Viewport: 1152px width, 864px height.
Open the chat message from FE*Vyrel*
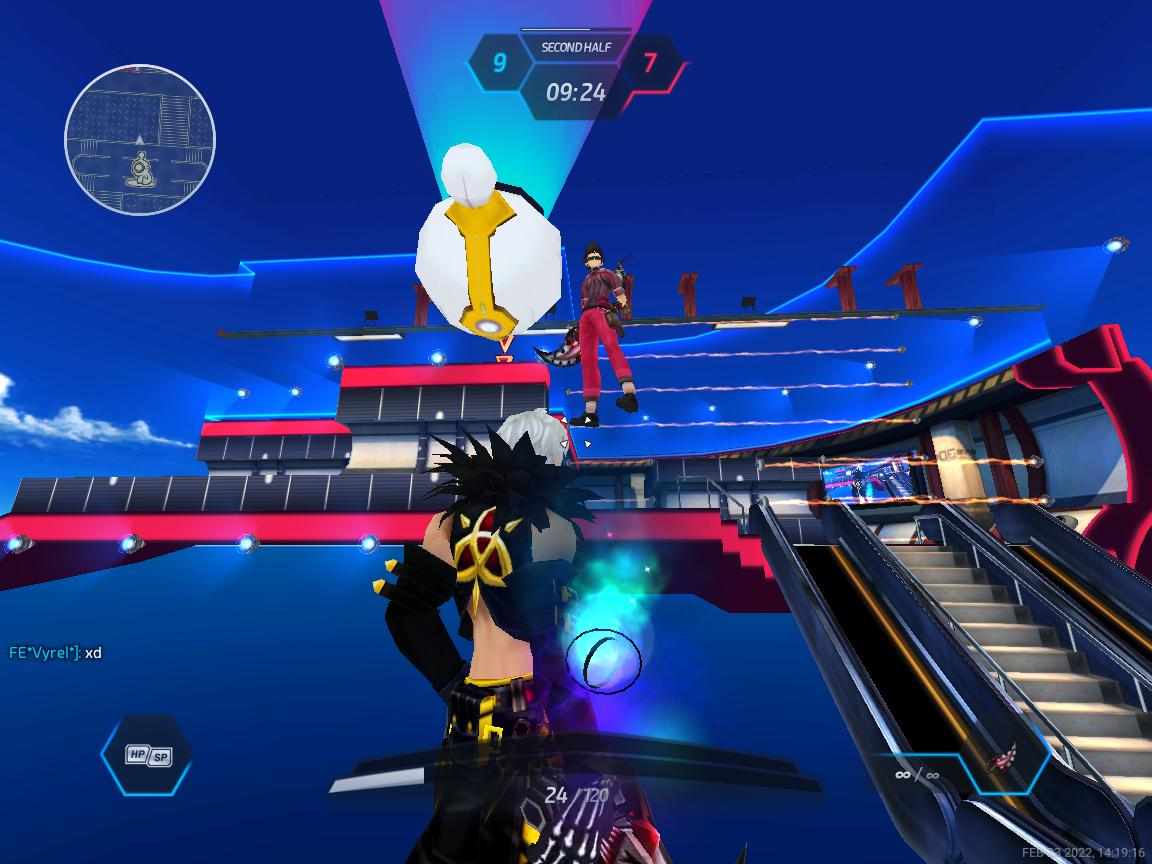click(x=55, y=653)
